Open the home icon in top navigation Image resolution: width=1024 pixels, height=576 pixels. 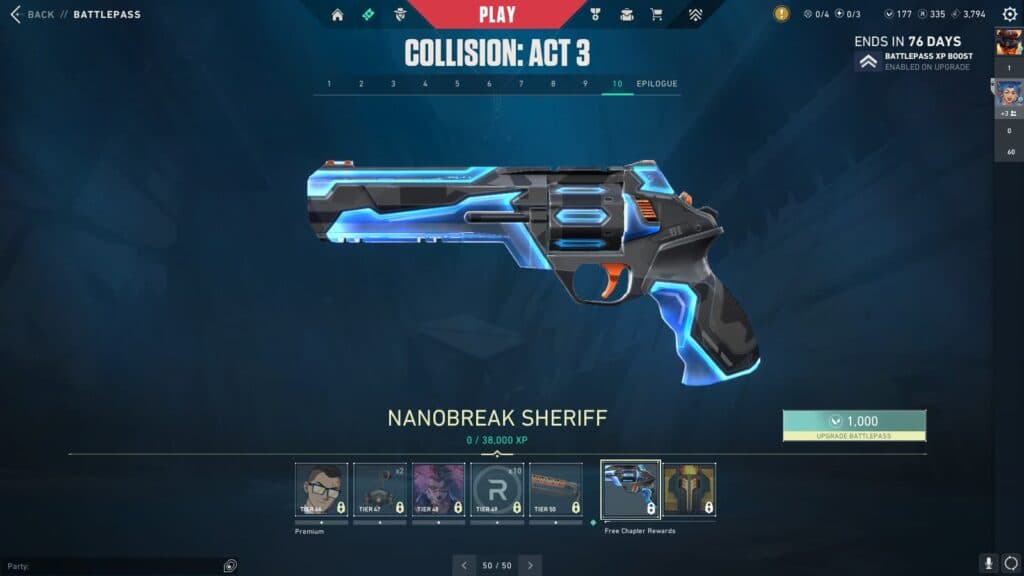pos(337,15)
